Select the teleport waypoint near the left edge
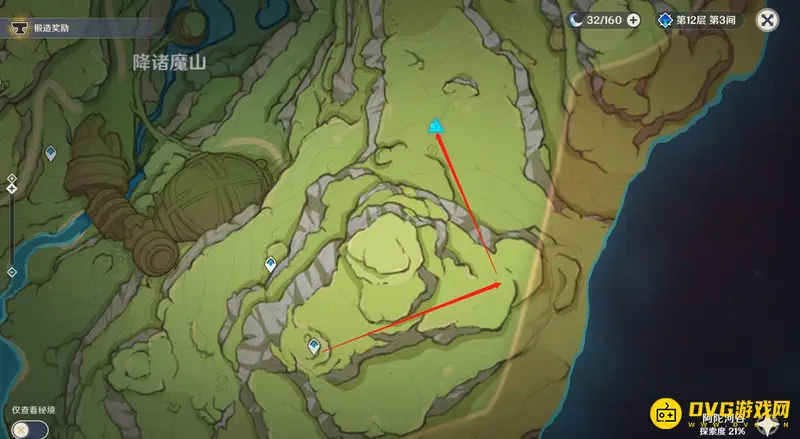 click(x=51, y=153)
